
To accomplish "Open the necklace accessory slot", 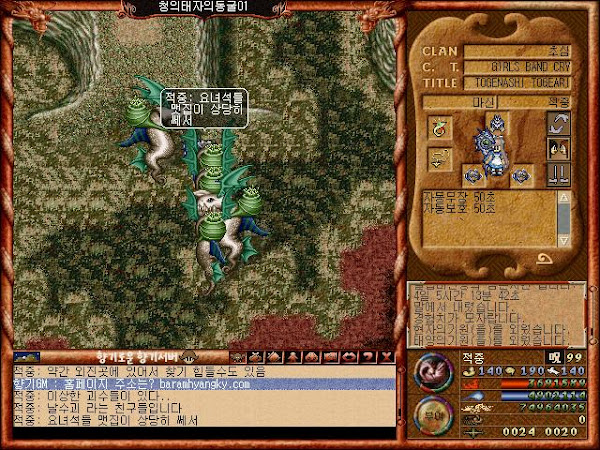I will point(440,128).
